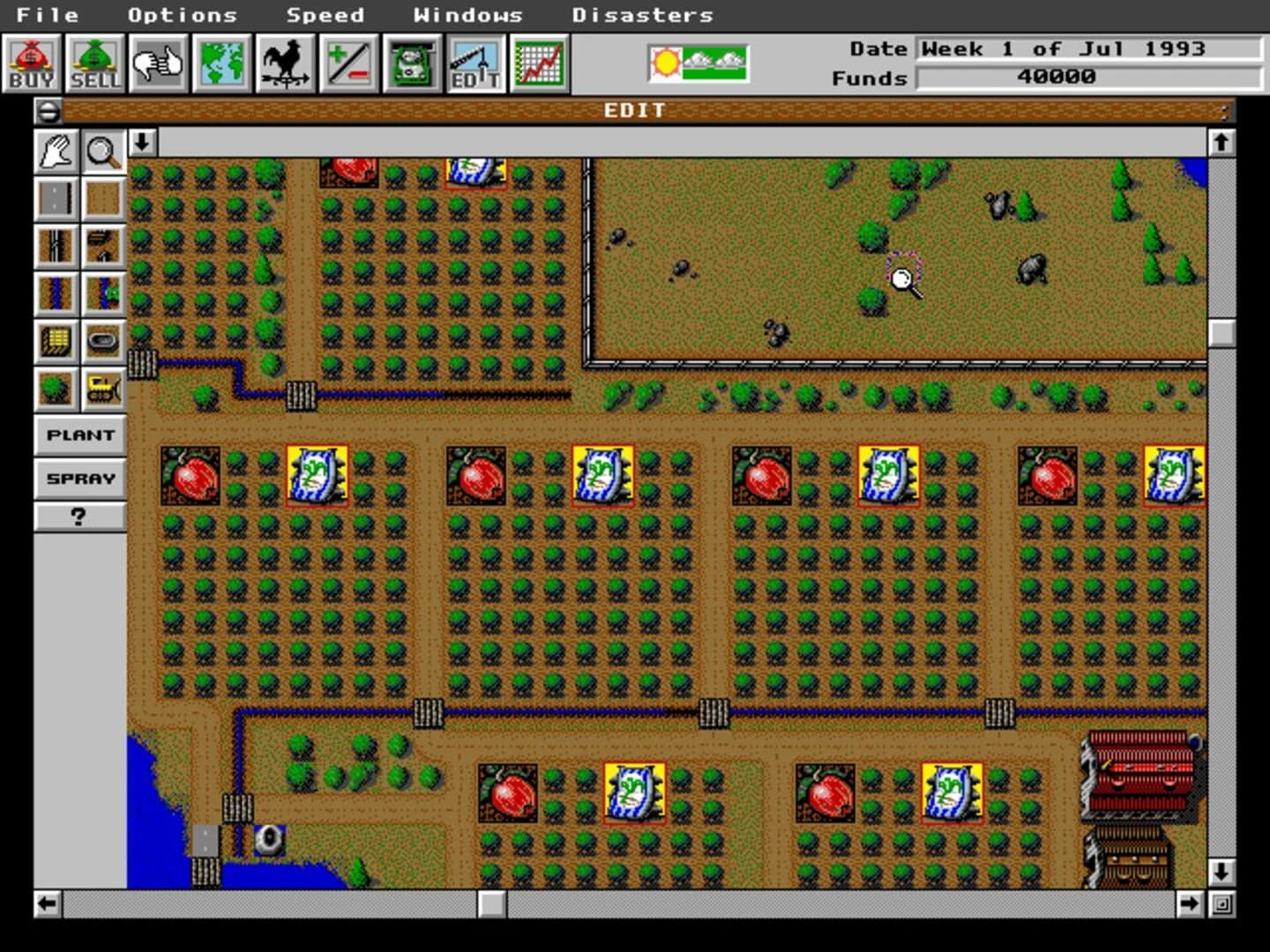Select the tree planting tool
This screenshot has width=1270, height=952.
click(56, 389)
